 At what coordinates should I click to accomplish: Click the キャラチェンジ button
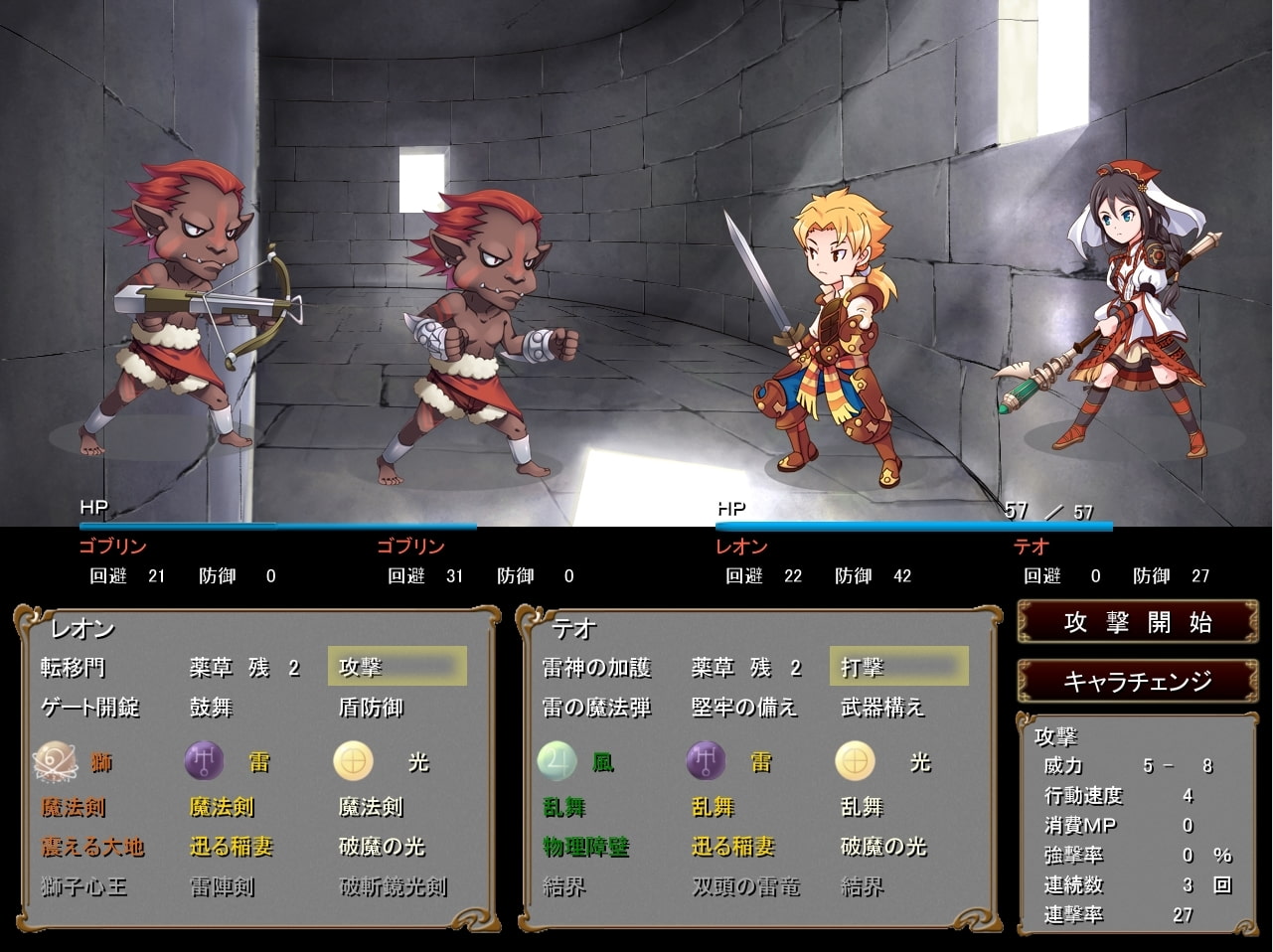(1137, 681)
